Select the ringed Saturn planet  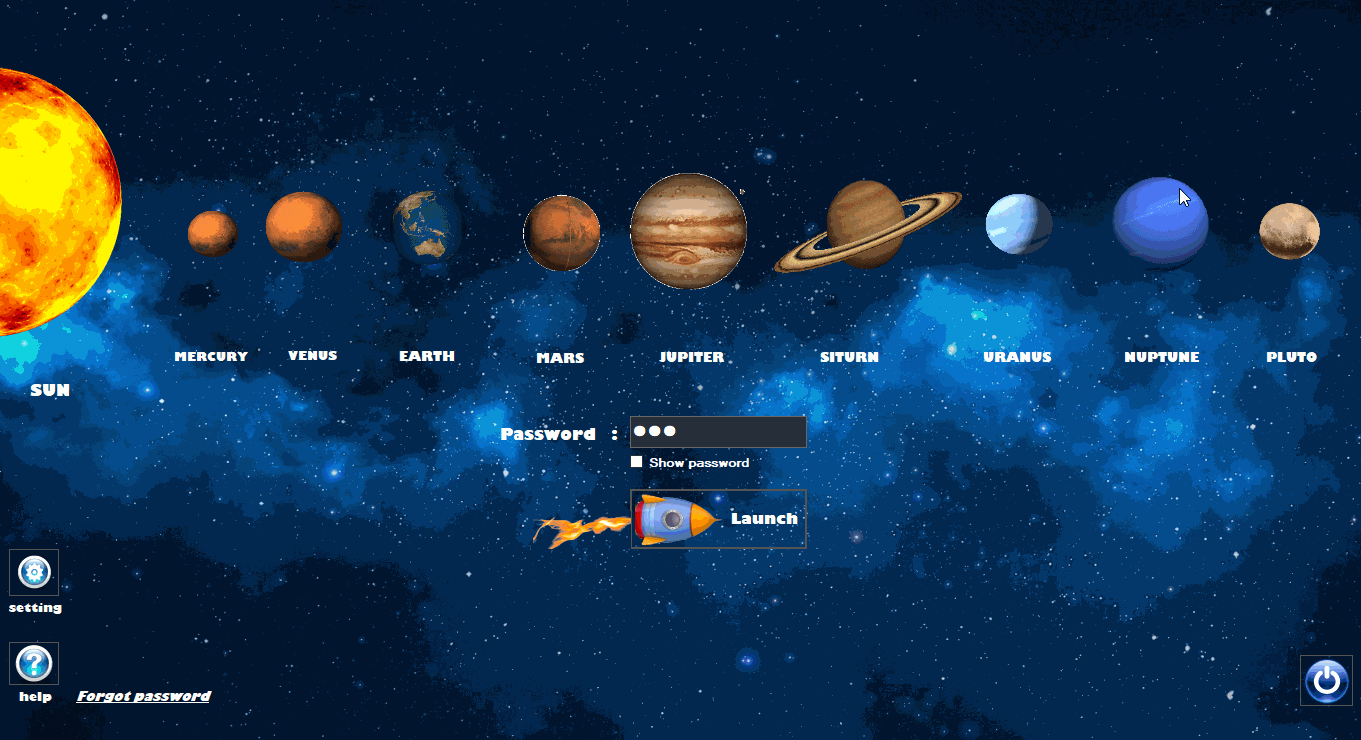click(x=866, y=226)
